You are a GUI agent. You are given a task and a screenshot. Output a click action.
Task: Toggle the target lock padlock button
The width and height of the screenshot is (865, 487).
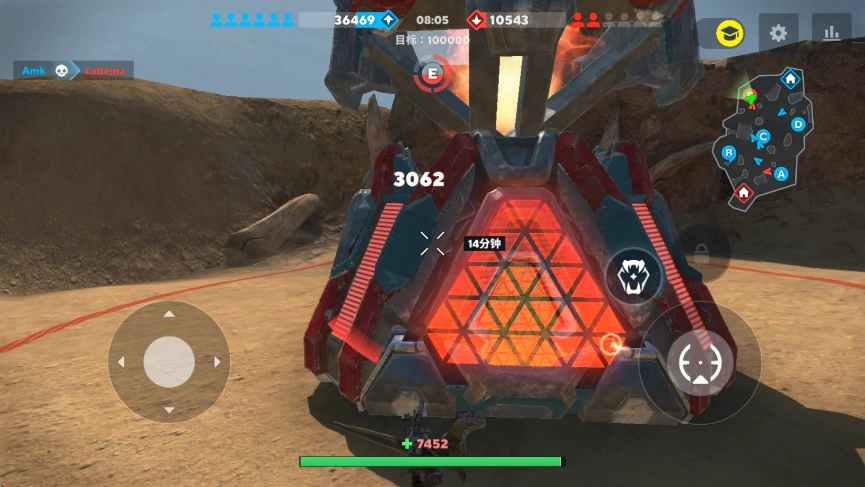click(701, 252)
